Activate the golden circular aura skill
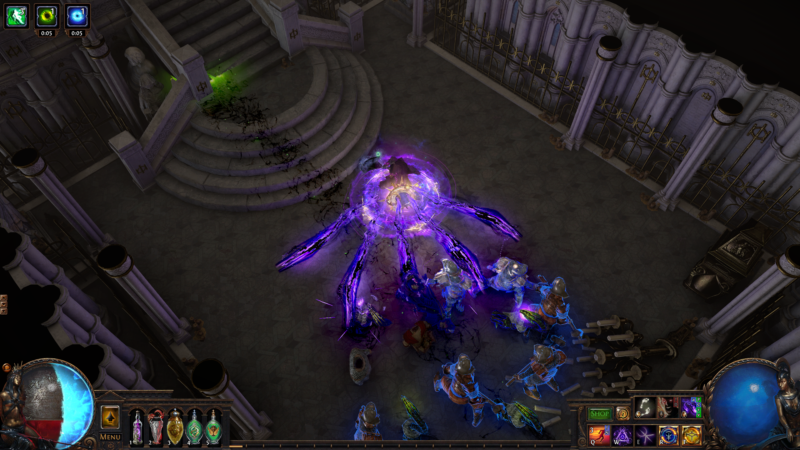Screen dimensions: 800x450 click(x=690, y=435)
